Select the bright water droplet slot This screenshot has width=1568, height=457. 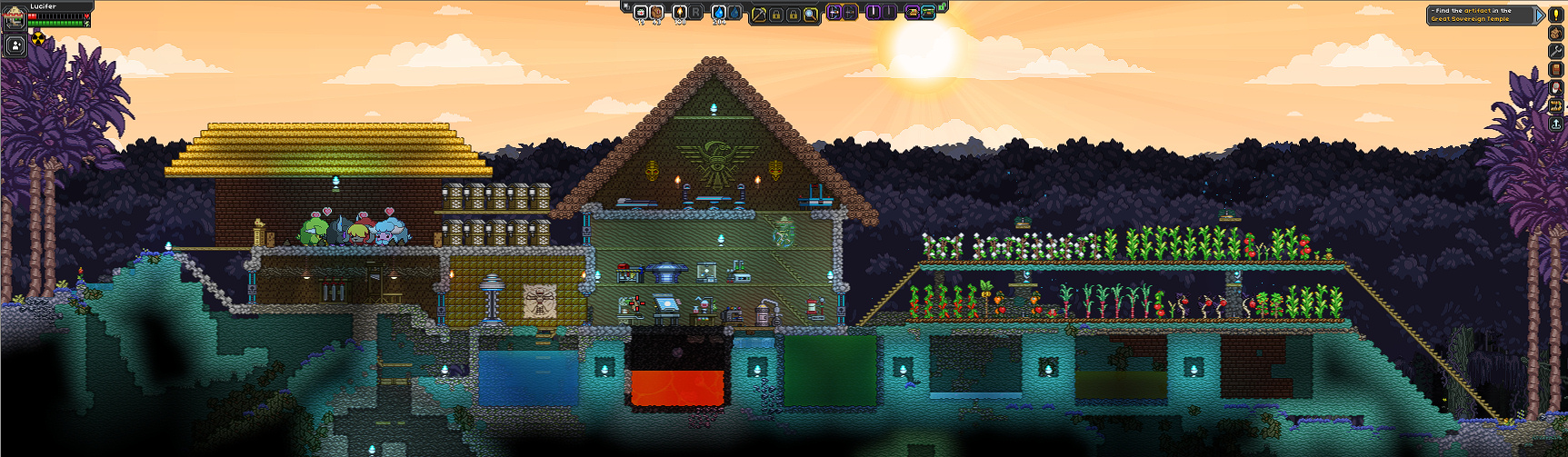[x=719, y=13]
